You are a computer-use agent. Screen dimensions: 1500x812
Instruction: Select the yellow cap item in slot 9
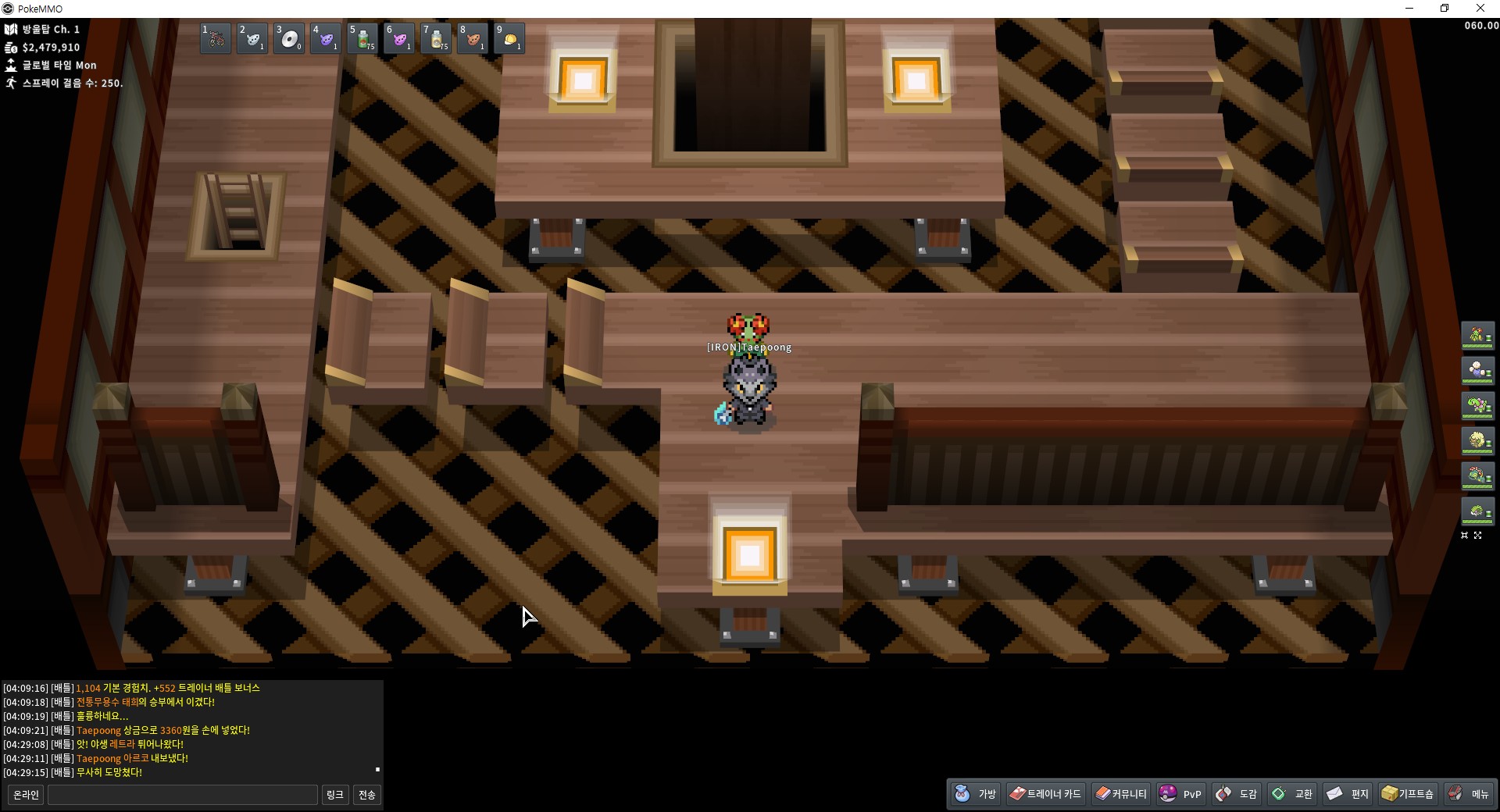coord(509,38)
